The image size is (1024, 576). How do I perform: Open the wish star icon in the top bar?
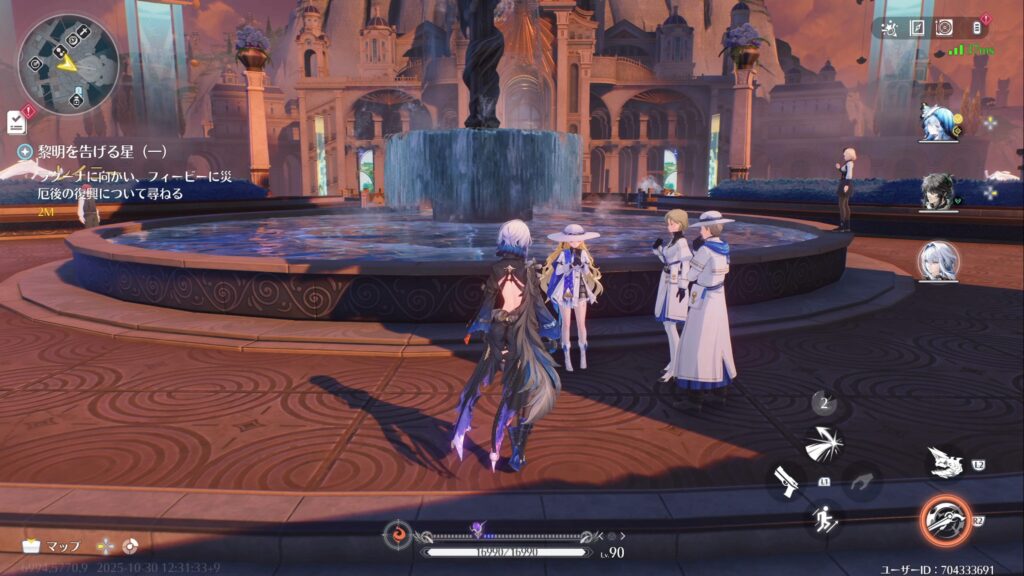(891, 29)
